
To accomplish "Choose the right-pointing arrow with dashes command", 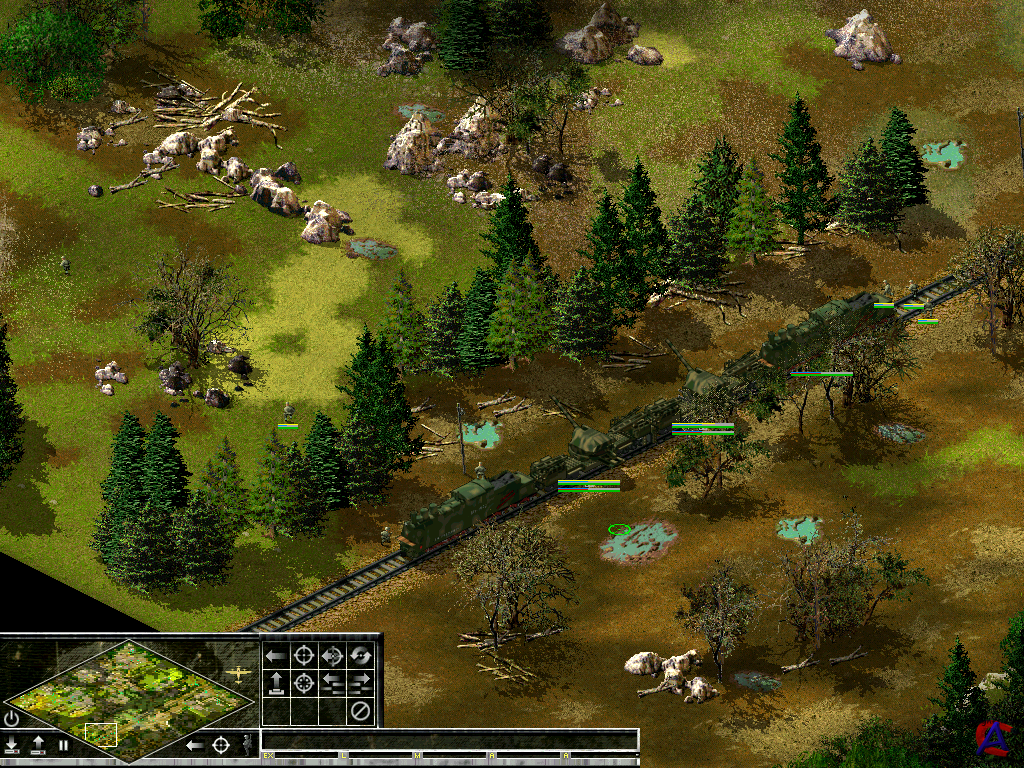I will point(361,684).
